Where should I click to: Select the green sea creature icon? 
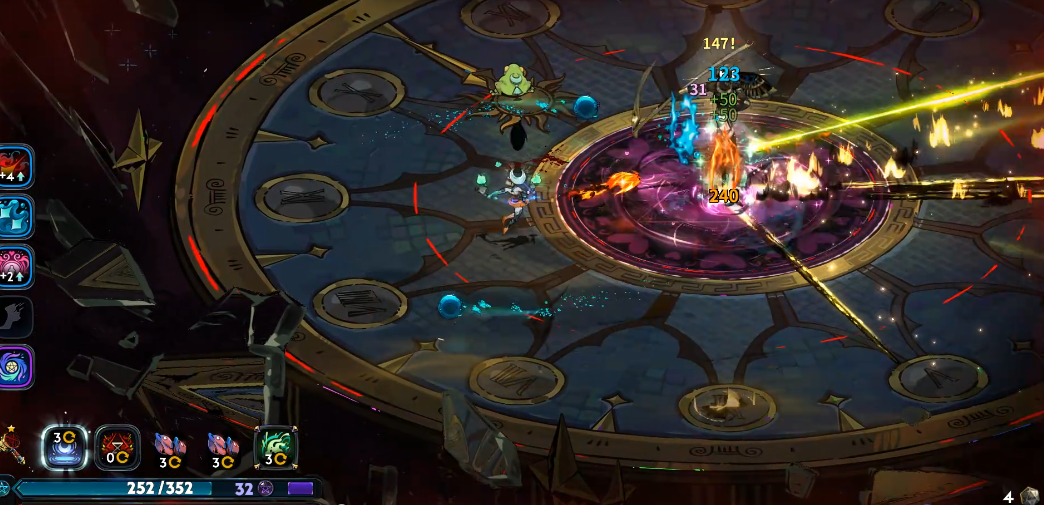274,447
